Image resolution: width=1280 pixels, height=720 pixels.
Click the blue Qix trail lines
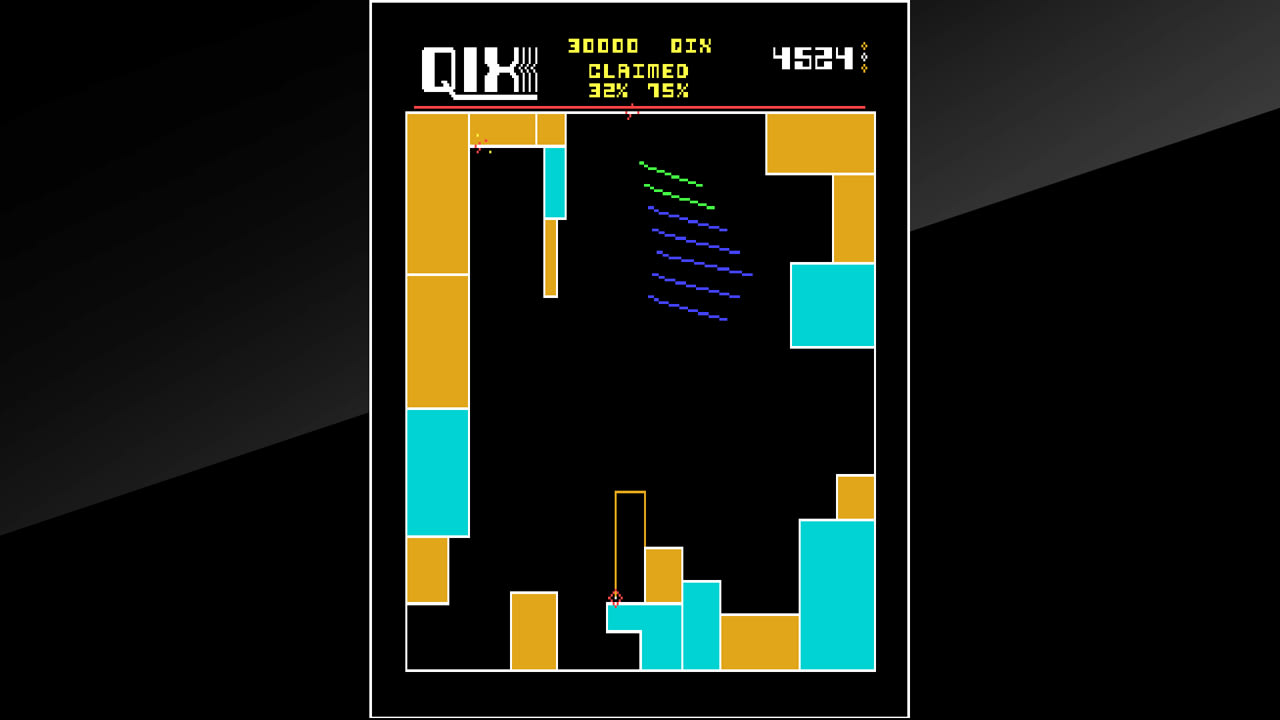coord(690,260)
